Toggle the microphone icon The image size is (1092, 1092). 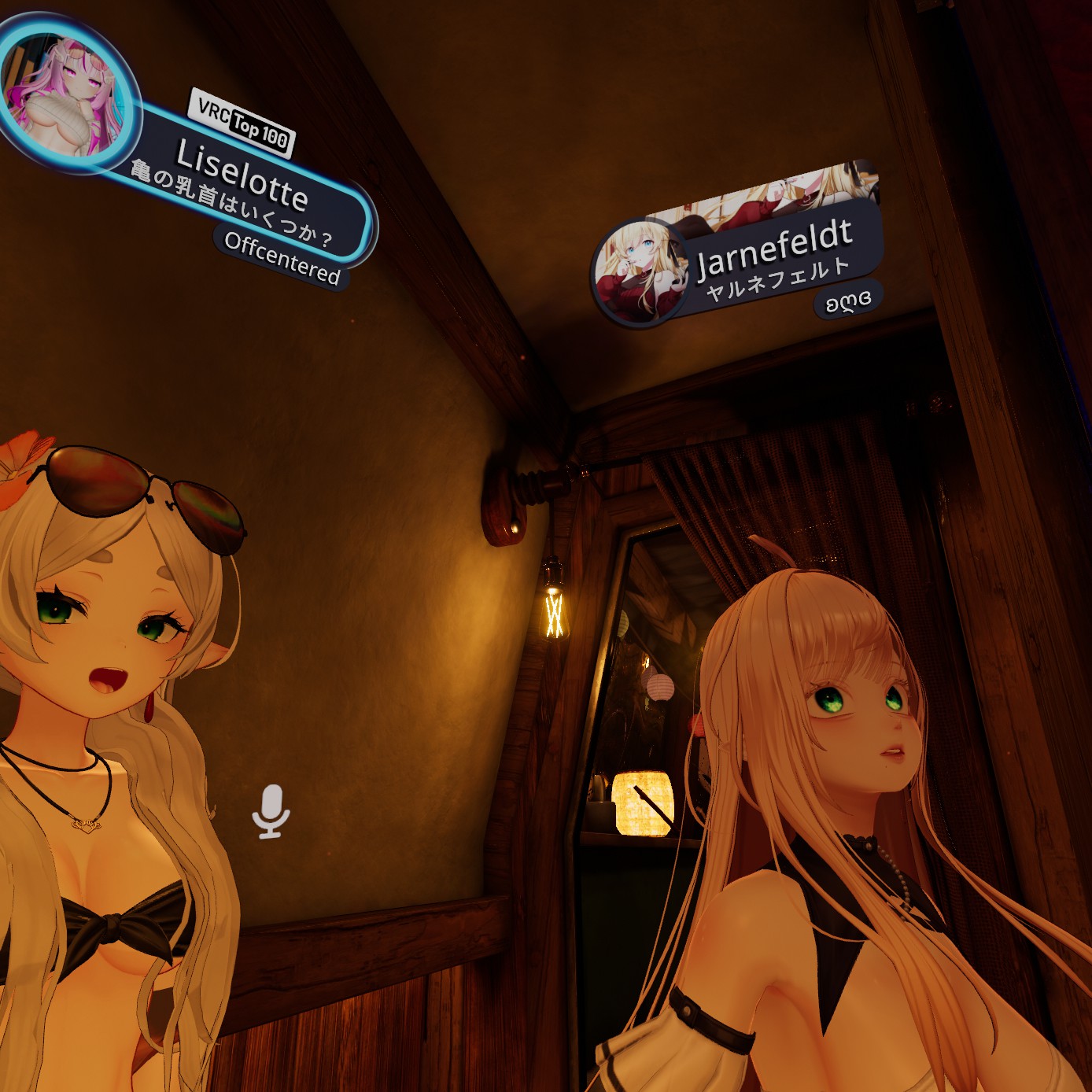[271, 811]
